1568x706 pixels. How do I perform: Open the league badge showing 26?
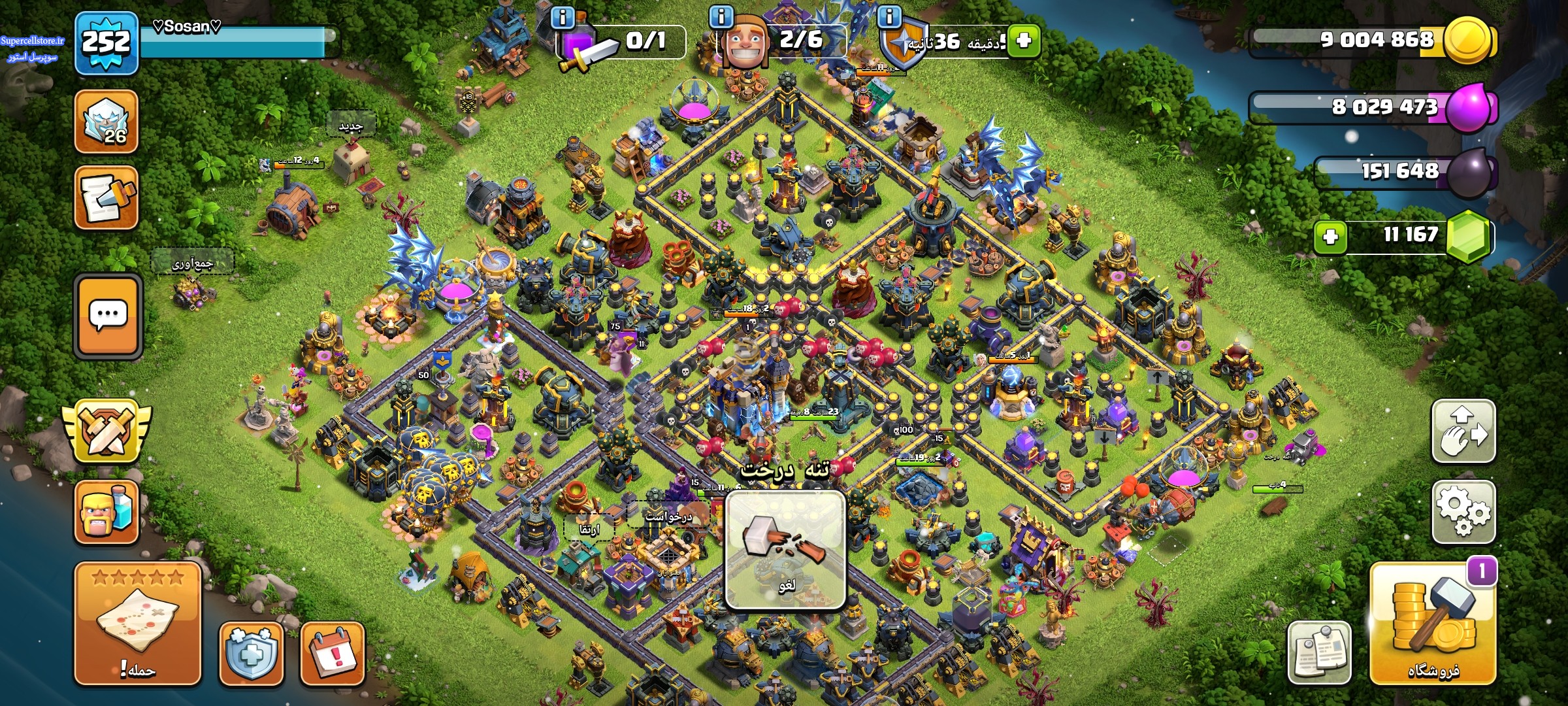click(x=106, y=122)
